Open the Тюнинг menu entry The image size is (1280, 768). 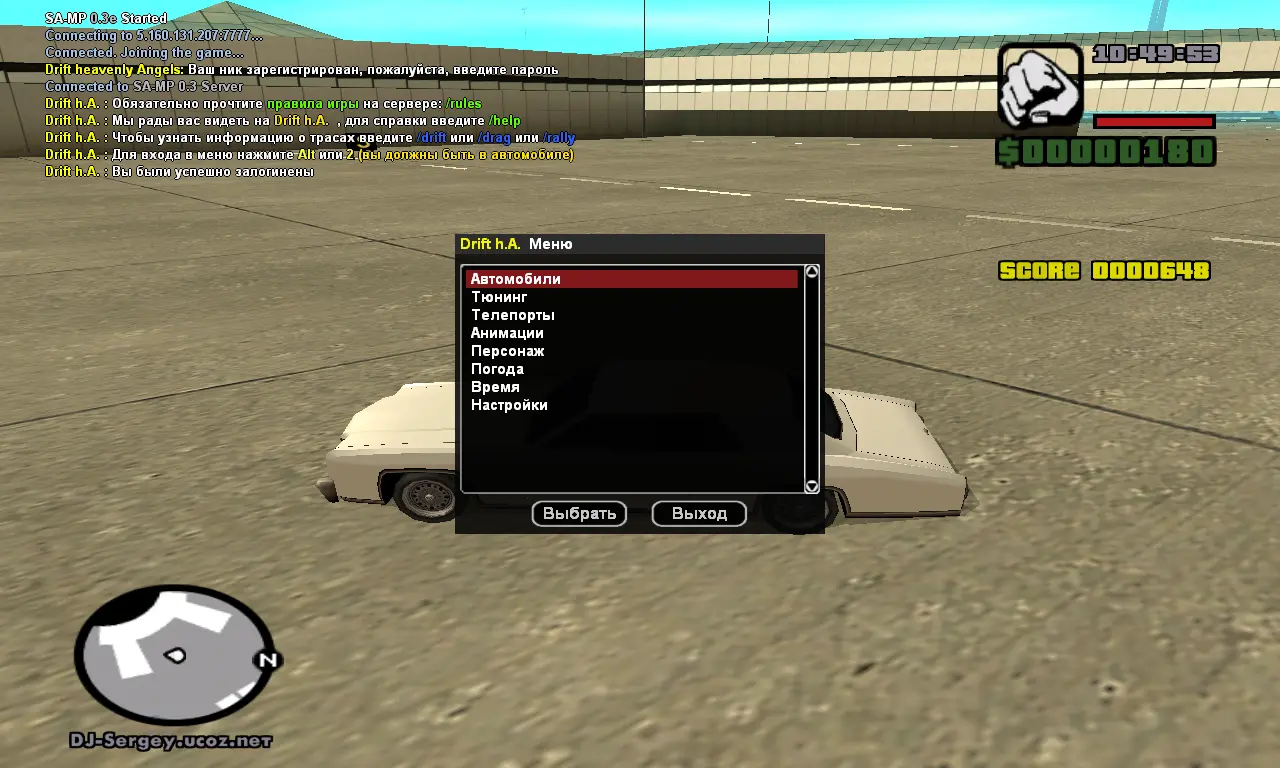499,297
